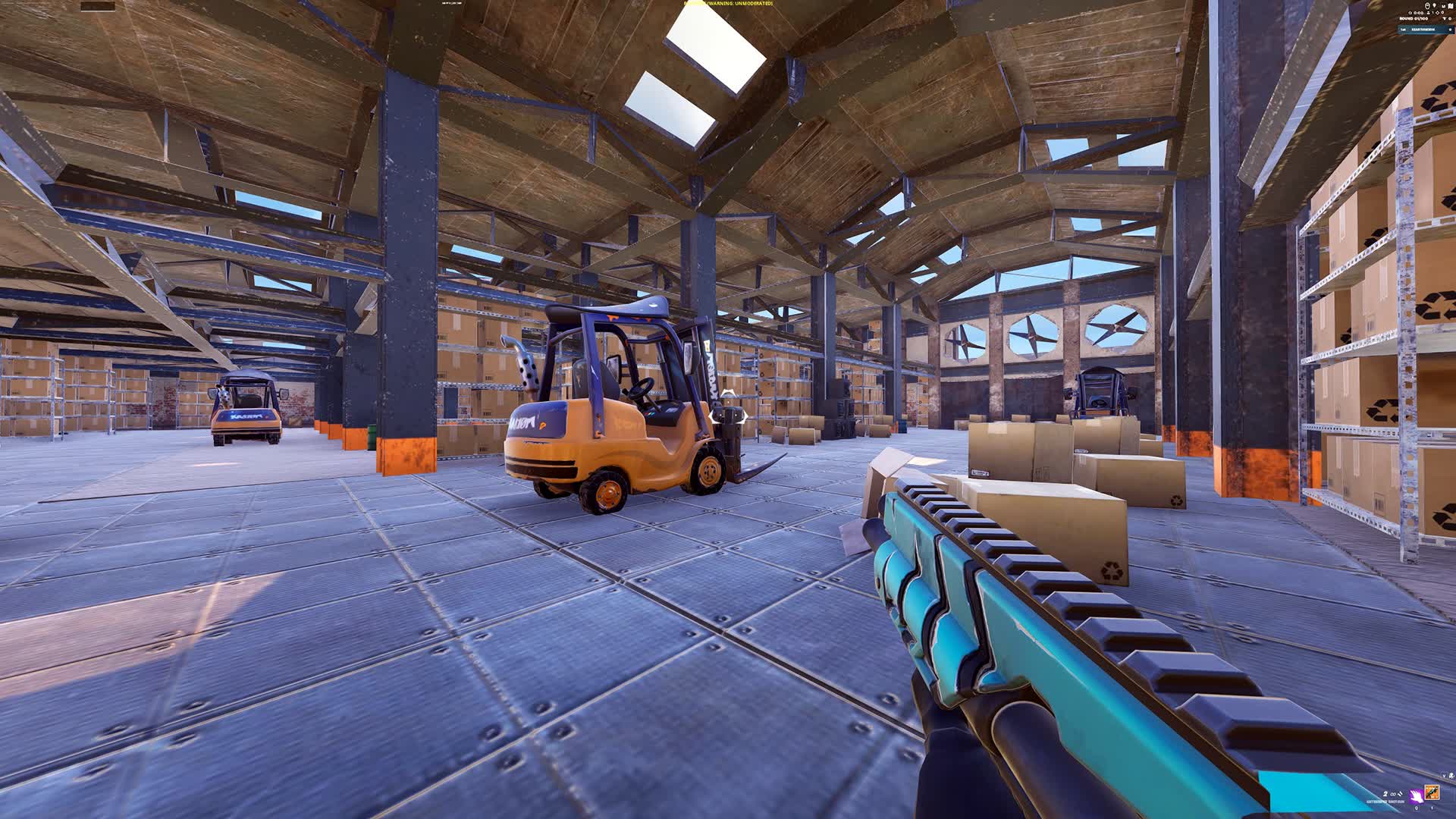
Task: Click the WARNING: UNMODERATED banner text
Action: pos(728,4)
